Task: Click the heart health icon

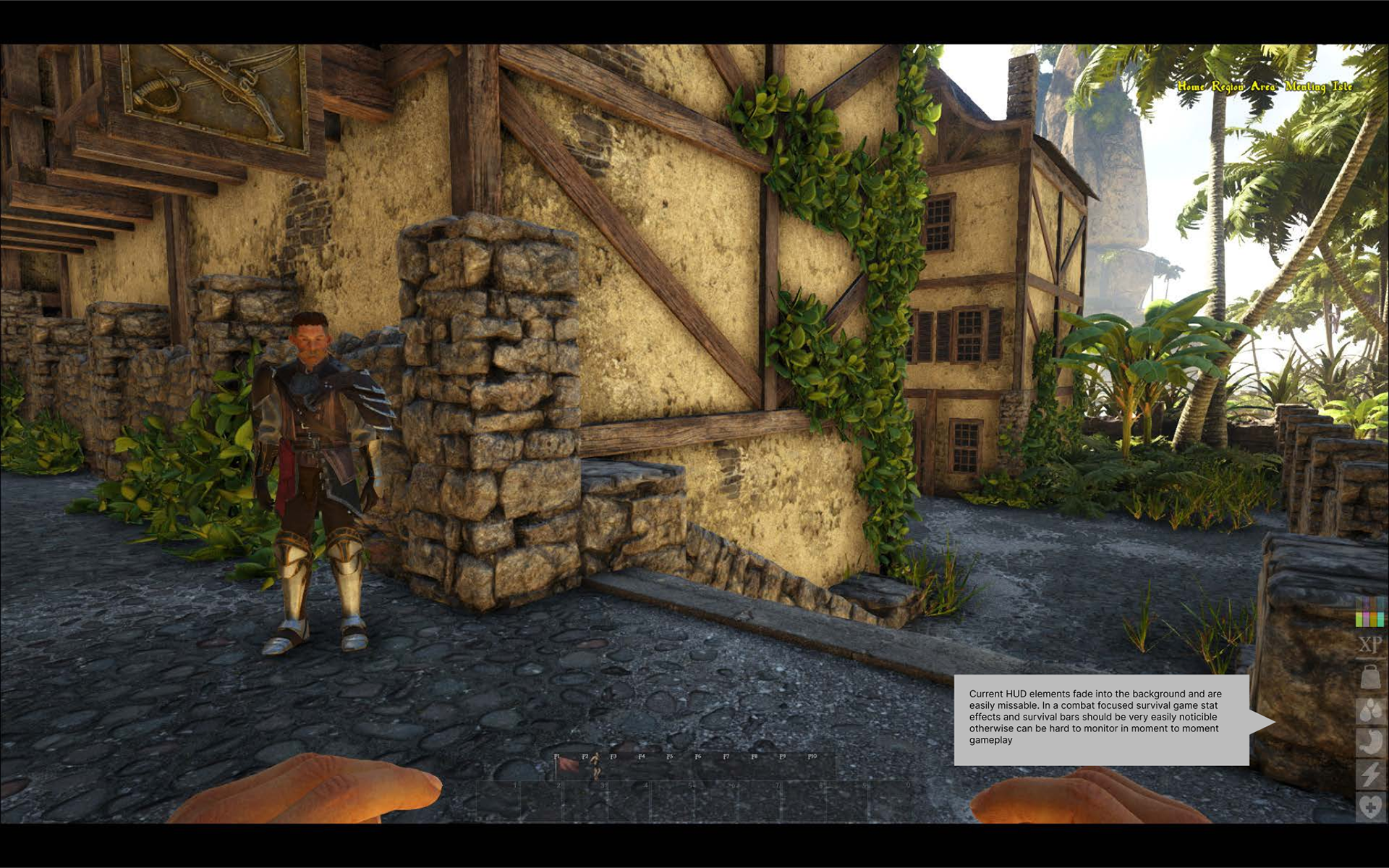Action: pos(1370,806)
